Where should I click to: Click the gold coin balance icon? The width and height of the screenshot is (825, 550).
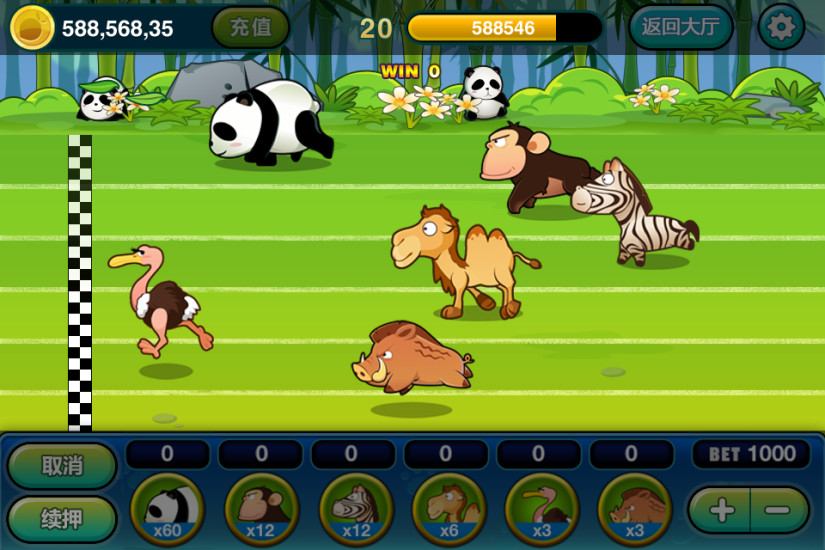pos(32,27)
